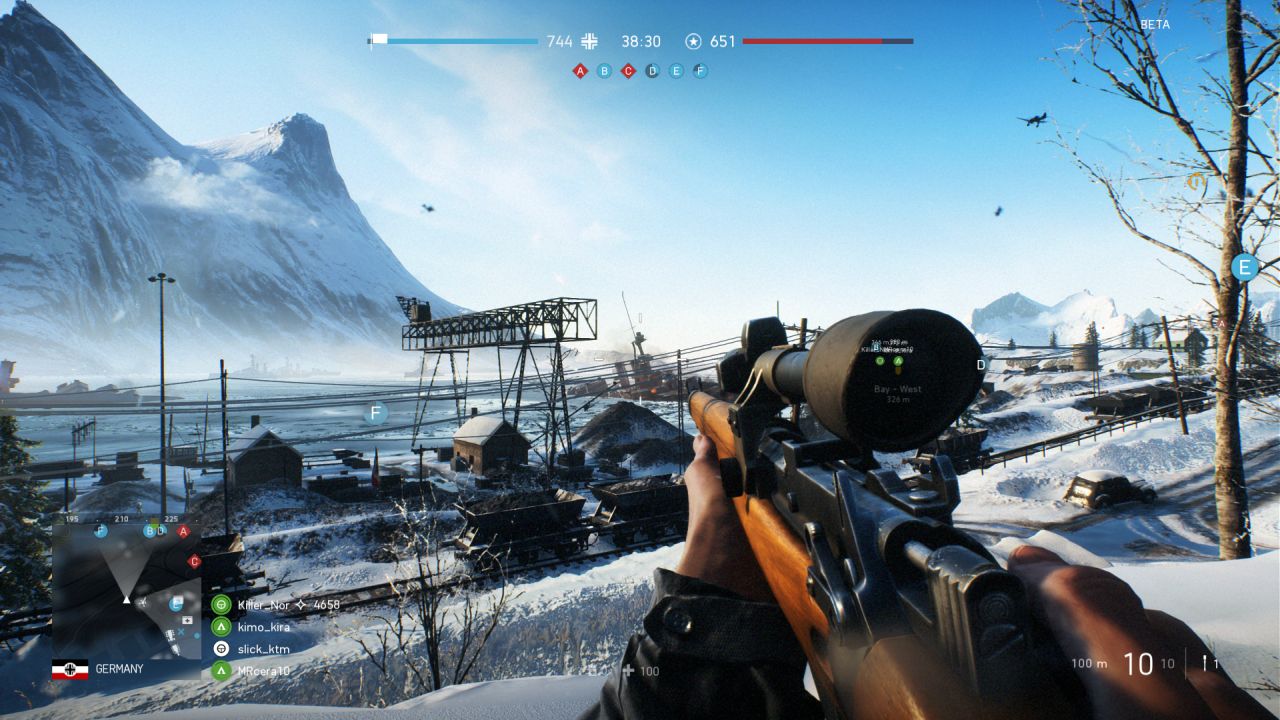Select objective F in the top flag bar
This screenshot has width=1280, height=720.
point(700,71)
